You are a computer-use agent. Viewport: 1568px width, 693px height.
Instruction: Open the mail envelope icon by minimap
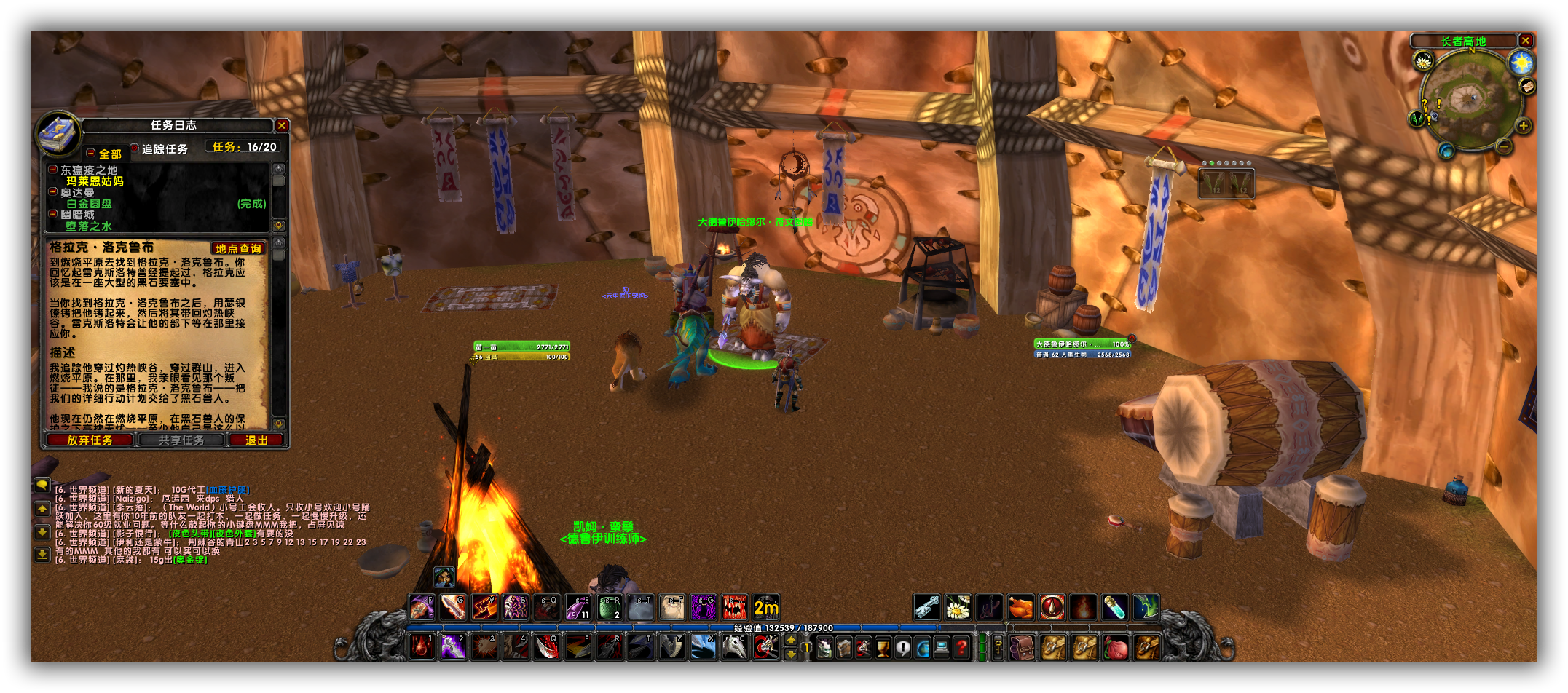click(x=1526, y=87)
